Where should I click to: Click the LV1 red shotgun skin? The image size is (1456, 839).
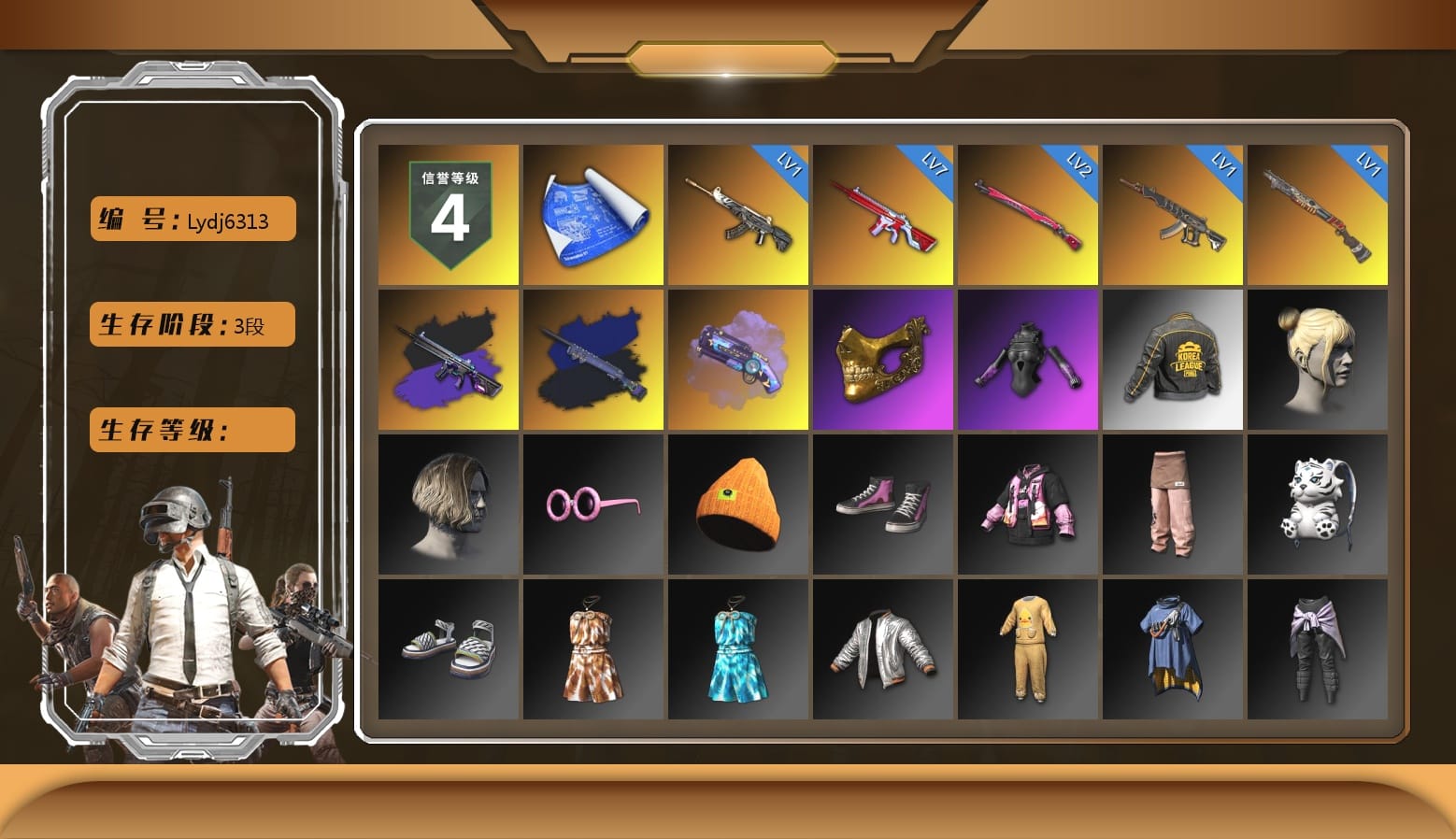1318,215
